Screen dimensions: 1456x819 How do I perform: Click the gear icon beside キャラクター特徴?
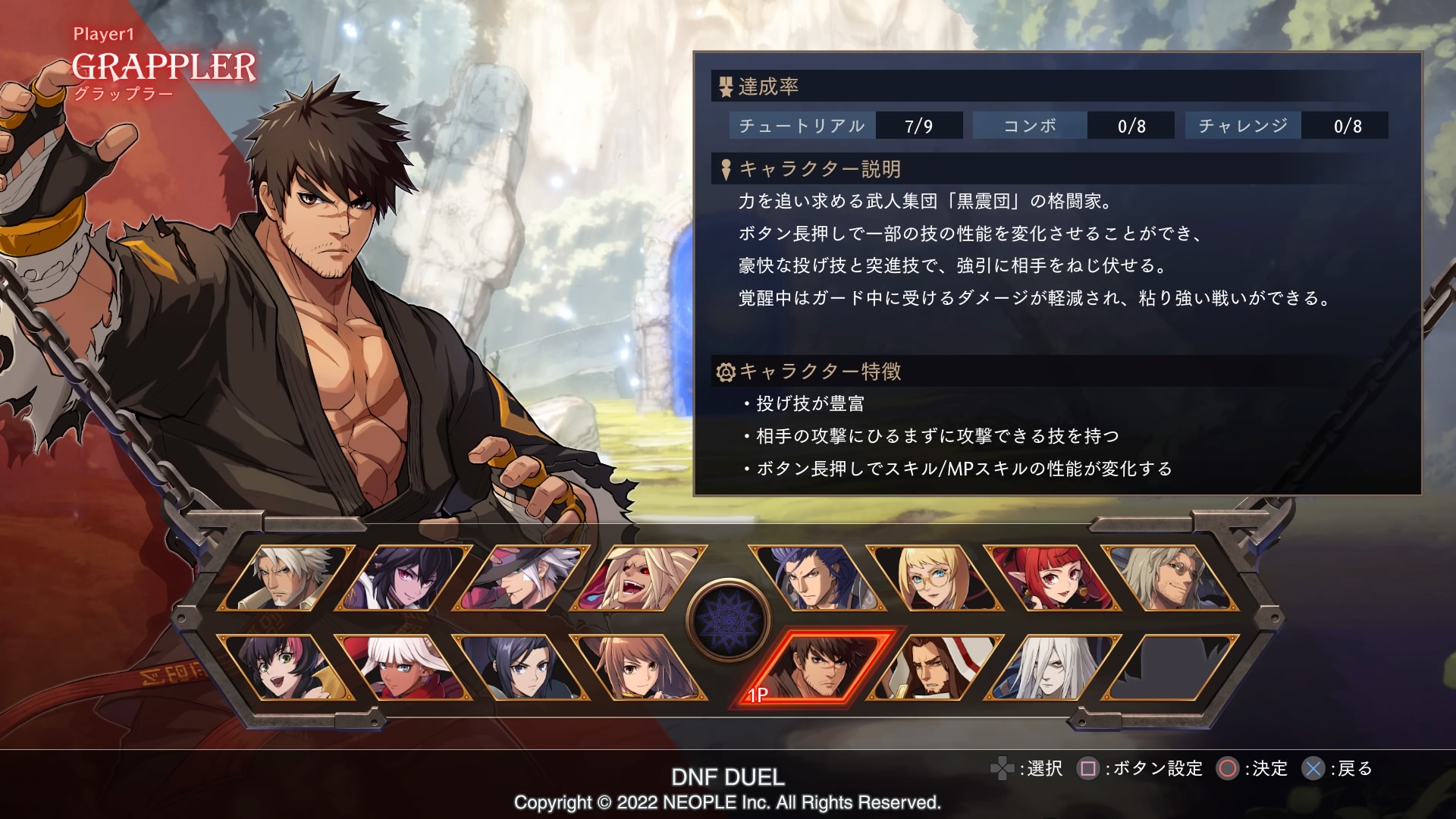click(x=725, y=372)
